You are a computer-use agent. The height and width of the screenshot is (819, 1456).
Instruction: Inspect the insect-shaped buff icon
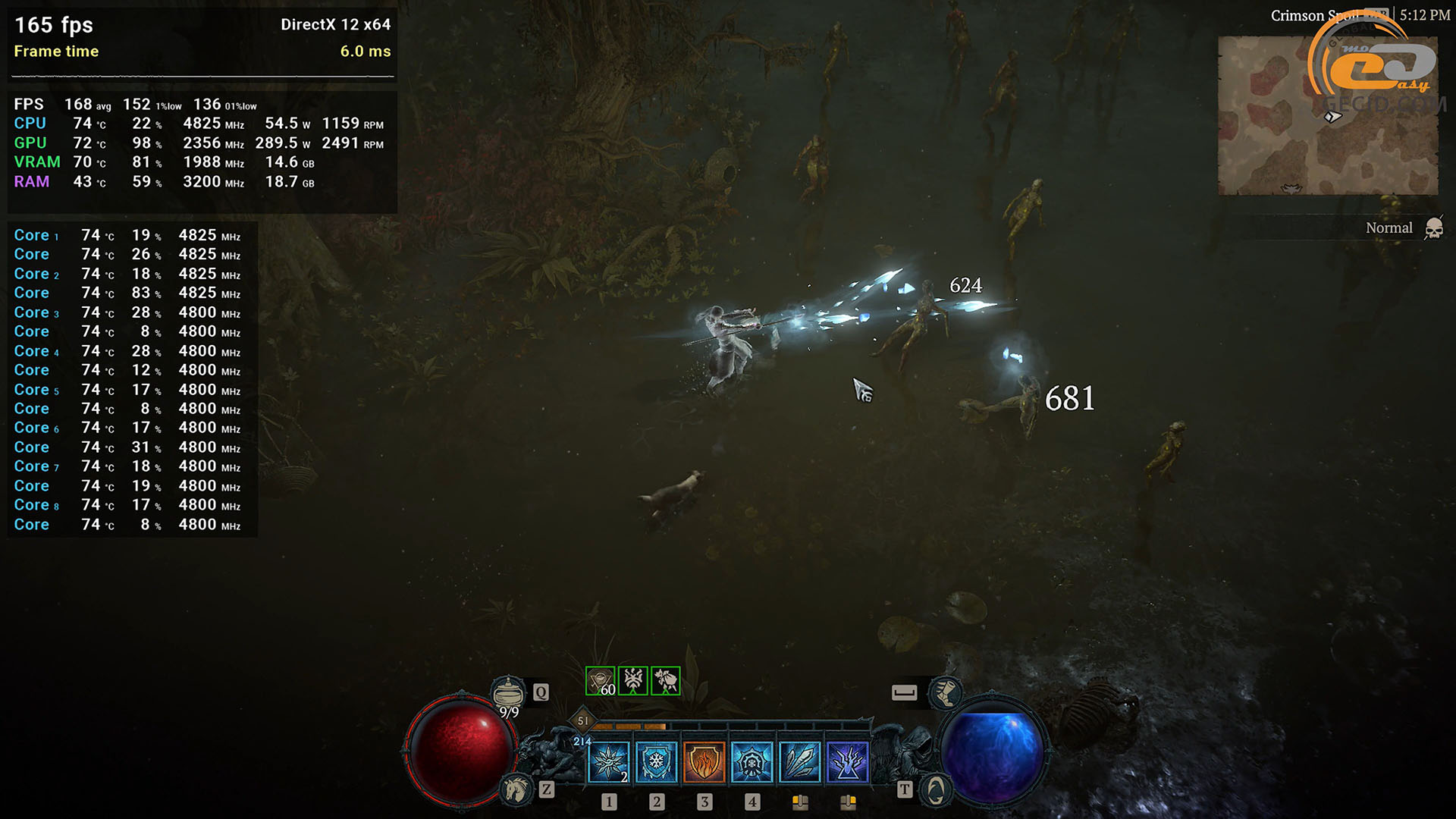pos(633,681)
